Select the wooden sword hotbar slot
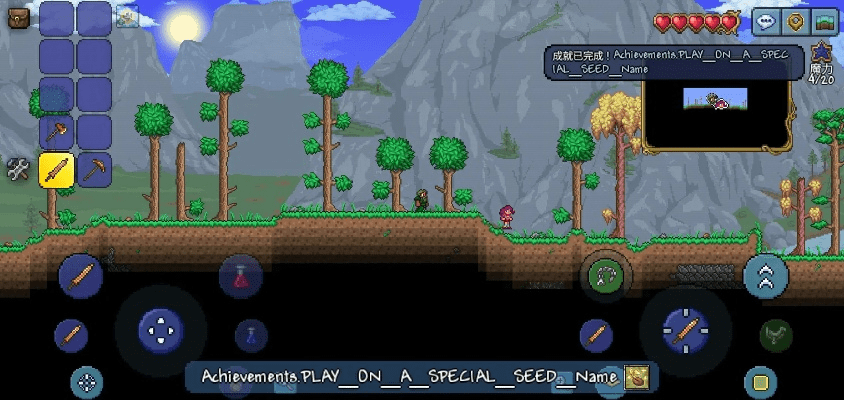This screenshot has width=844, height=400. pyautogui.click(x=56, y=169)
